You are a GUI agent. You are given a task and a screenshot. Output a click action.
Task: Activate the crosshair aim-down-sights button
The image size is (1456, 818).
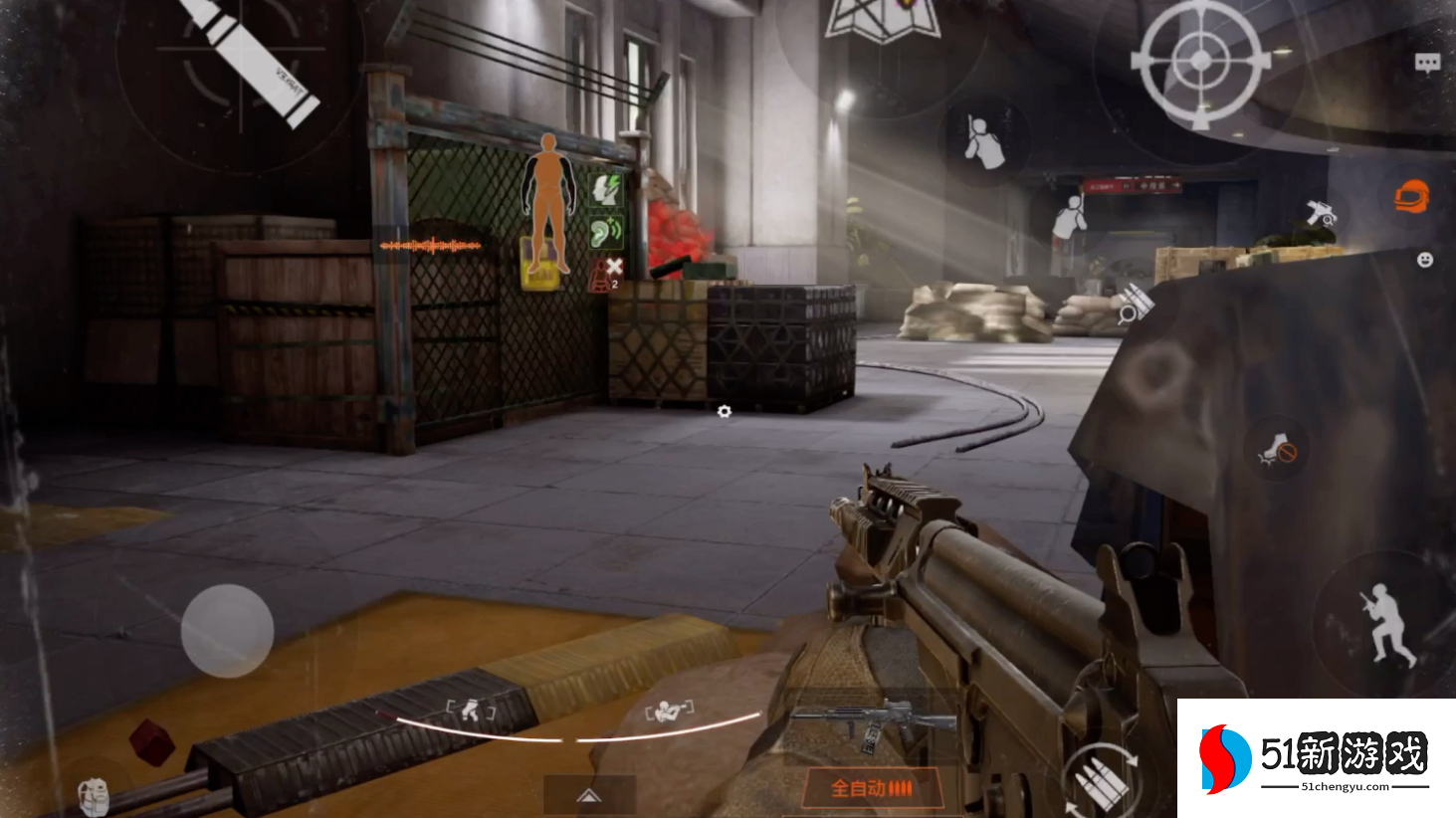tap(1200, 62)
